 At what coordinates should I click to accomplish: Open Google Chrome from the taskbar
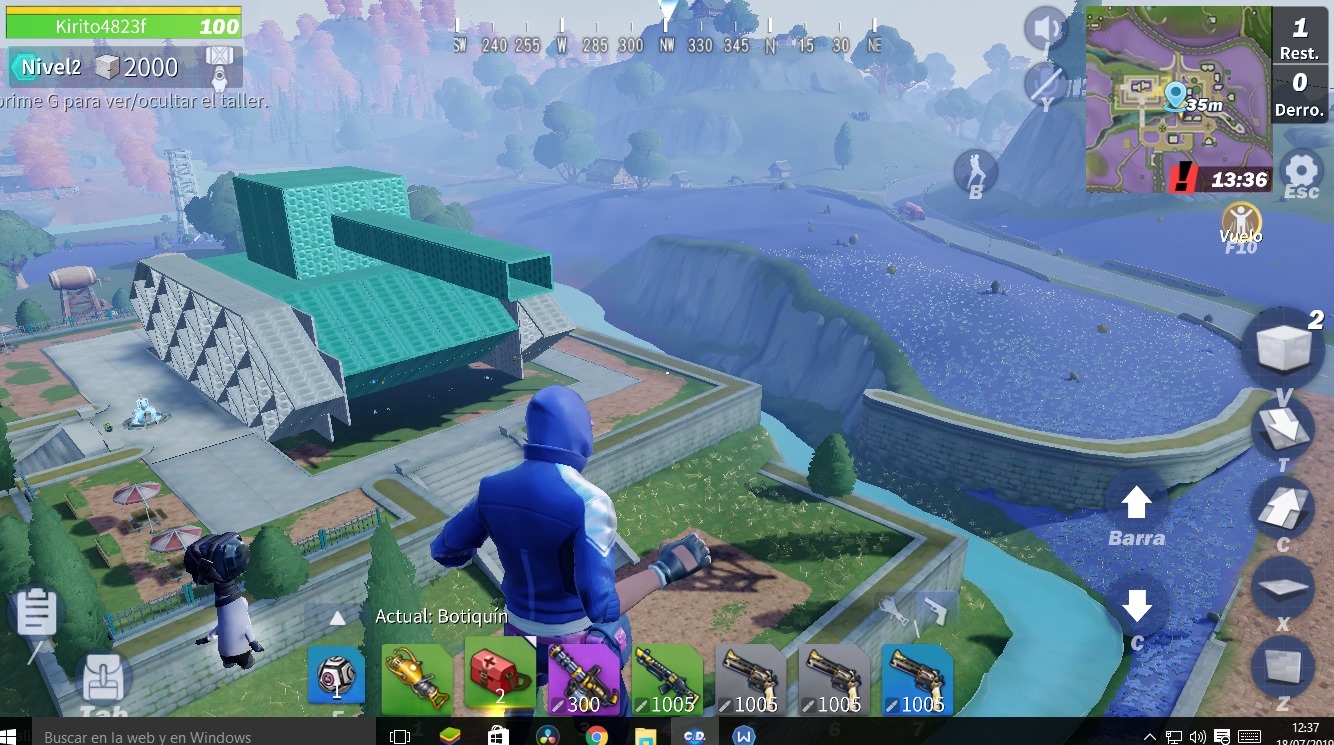(x=596, y=736)
